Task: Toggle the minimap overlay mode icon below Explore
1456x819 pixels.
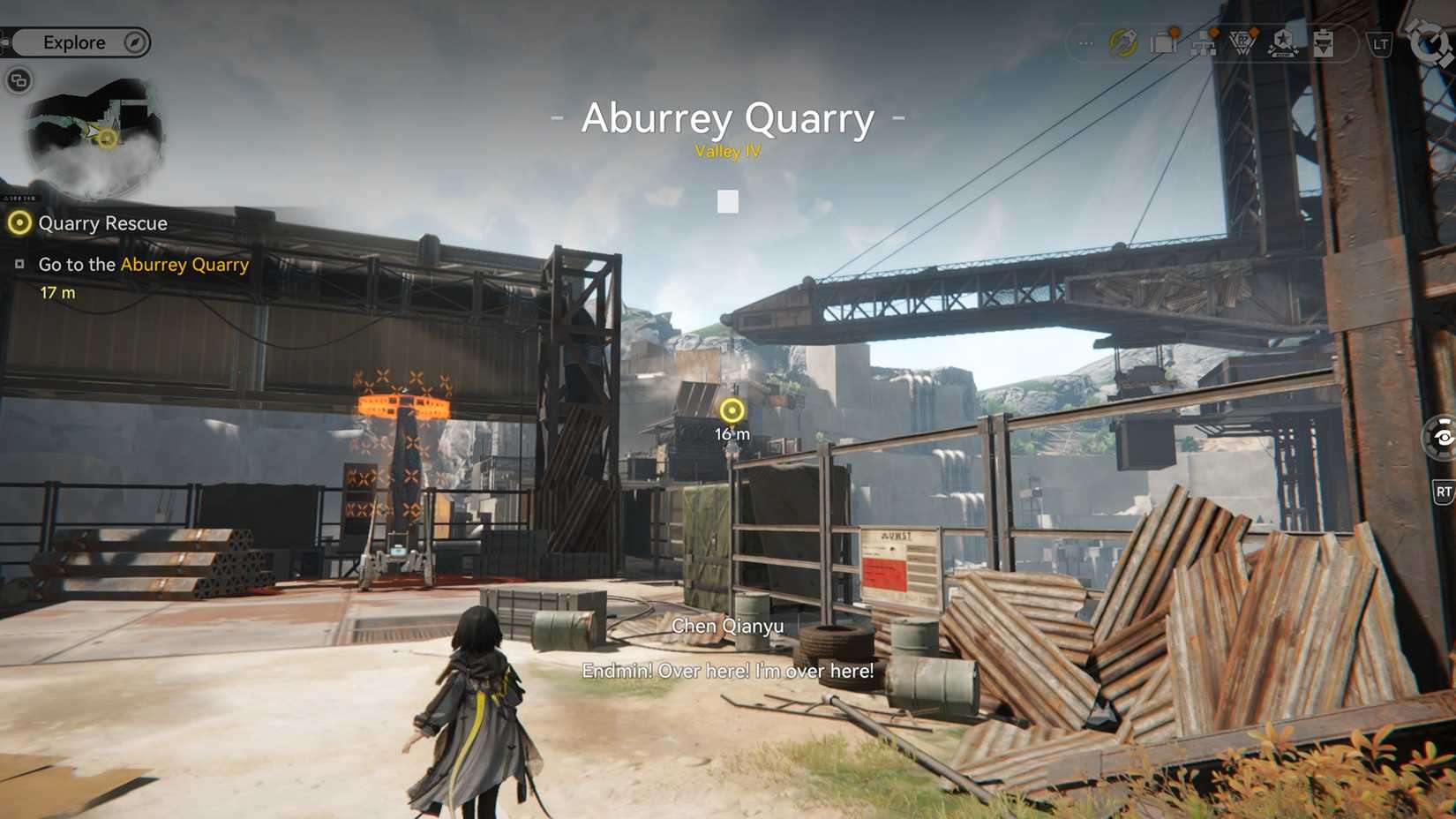Action: point(18,80)
